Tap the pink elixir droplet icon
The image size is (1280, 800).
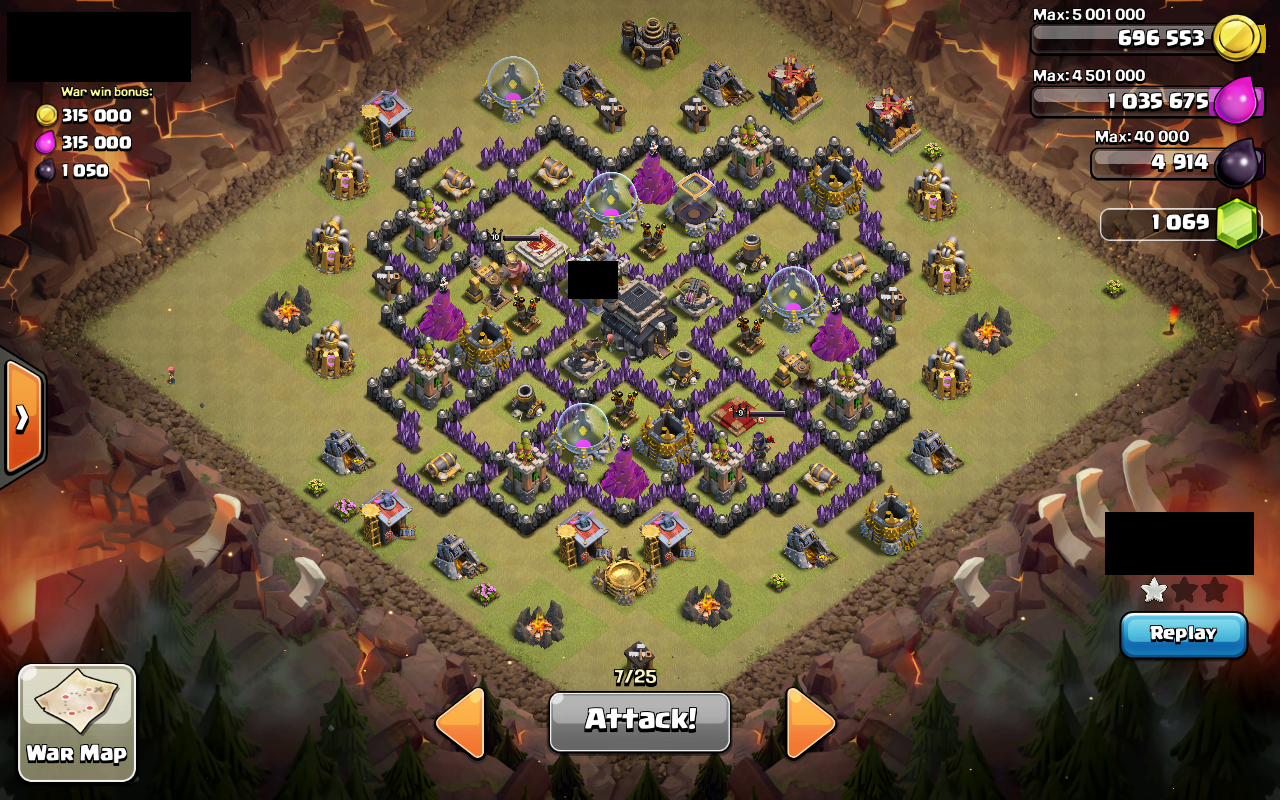click(x=1236, y=101)
